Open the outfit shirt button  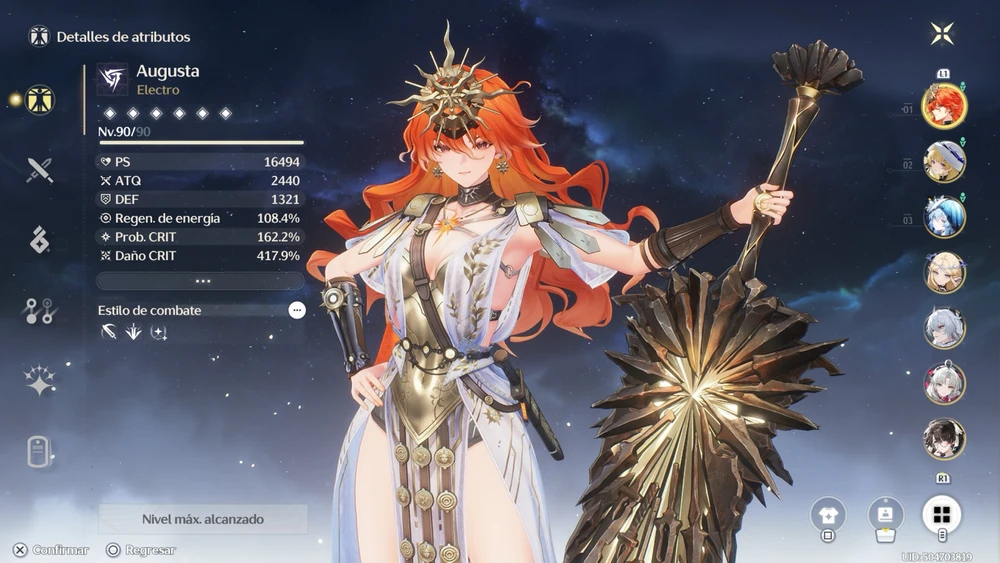click(x=828, y=515)
